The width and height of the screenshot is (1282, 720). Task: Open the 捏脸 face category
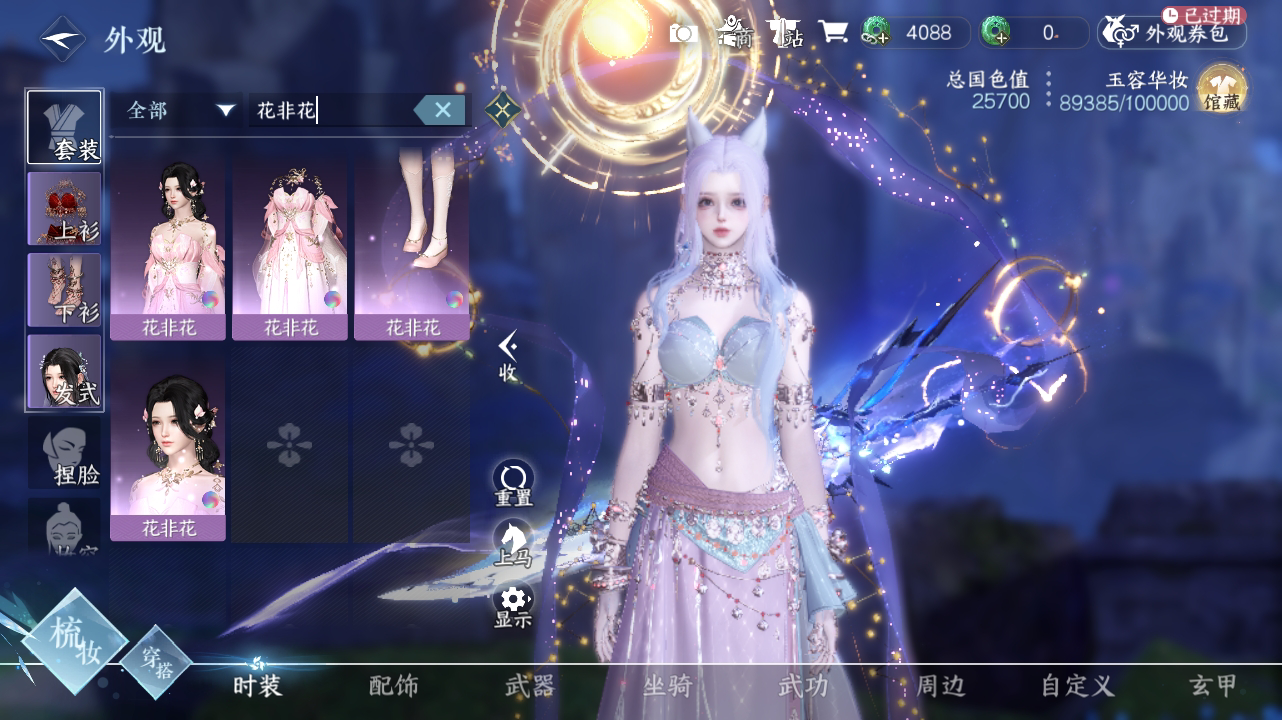(64, 453)
